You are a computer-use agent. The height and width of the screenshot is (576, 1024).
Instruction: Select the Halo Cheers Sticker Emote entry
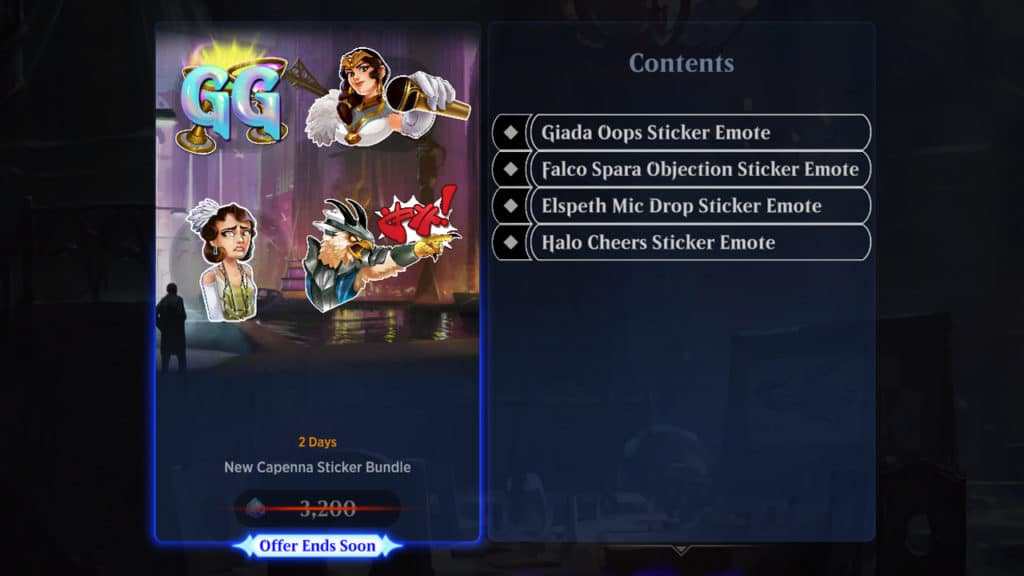683,242
